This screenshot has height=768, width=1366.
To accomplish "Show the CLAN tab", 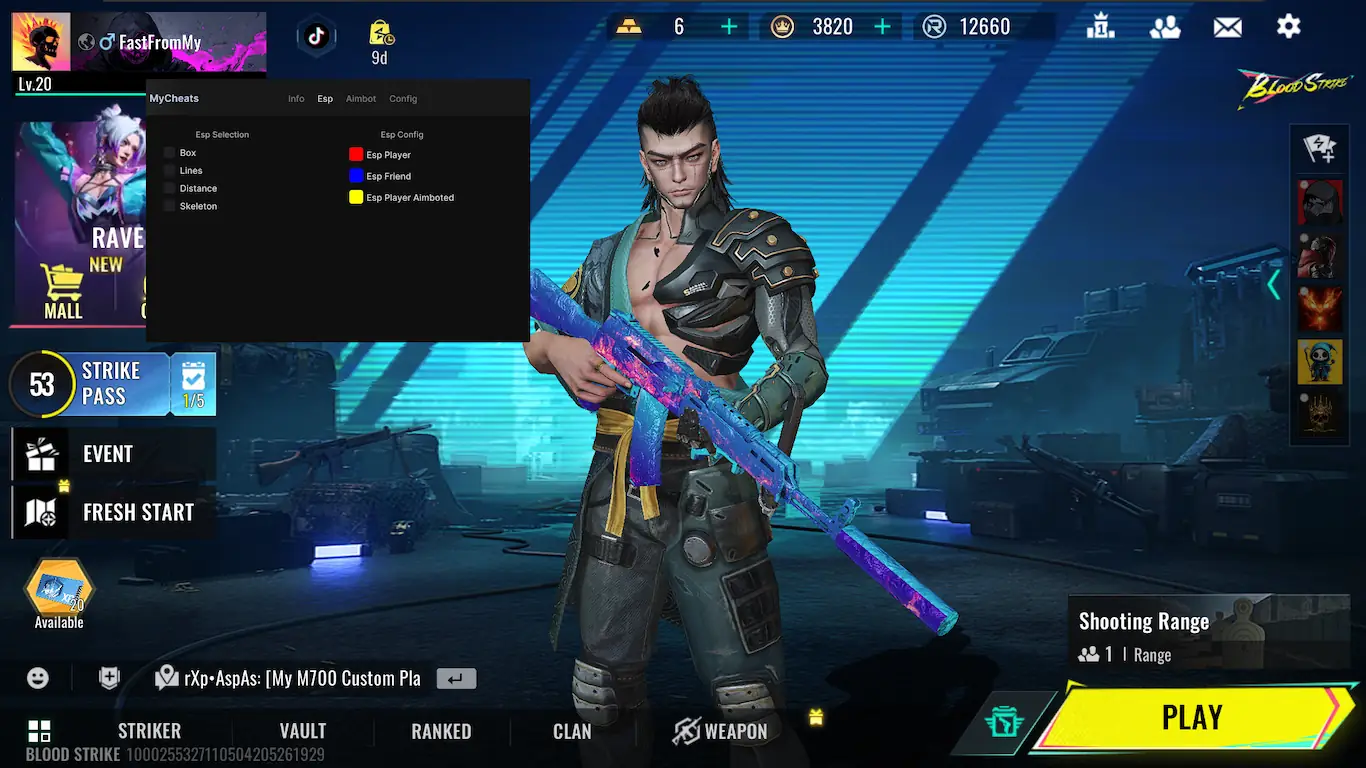I will (x=572, y=731).
